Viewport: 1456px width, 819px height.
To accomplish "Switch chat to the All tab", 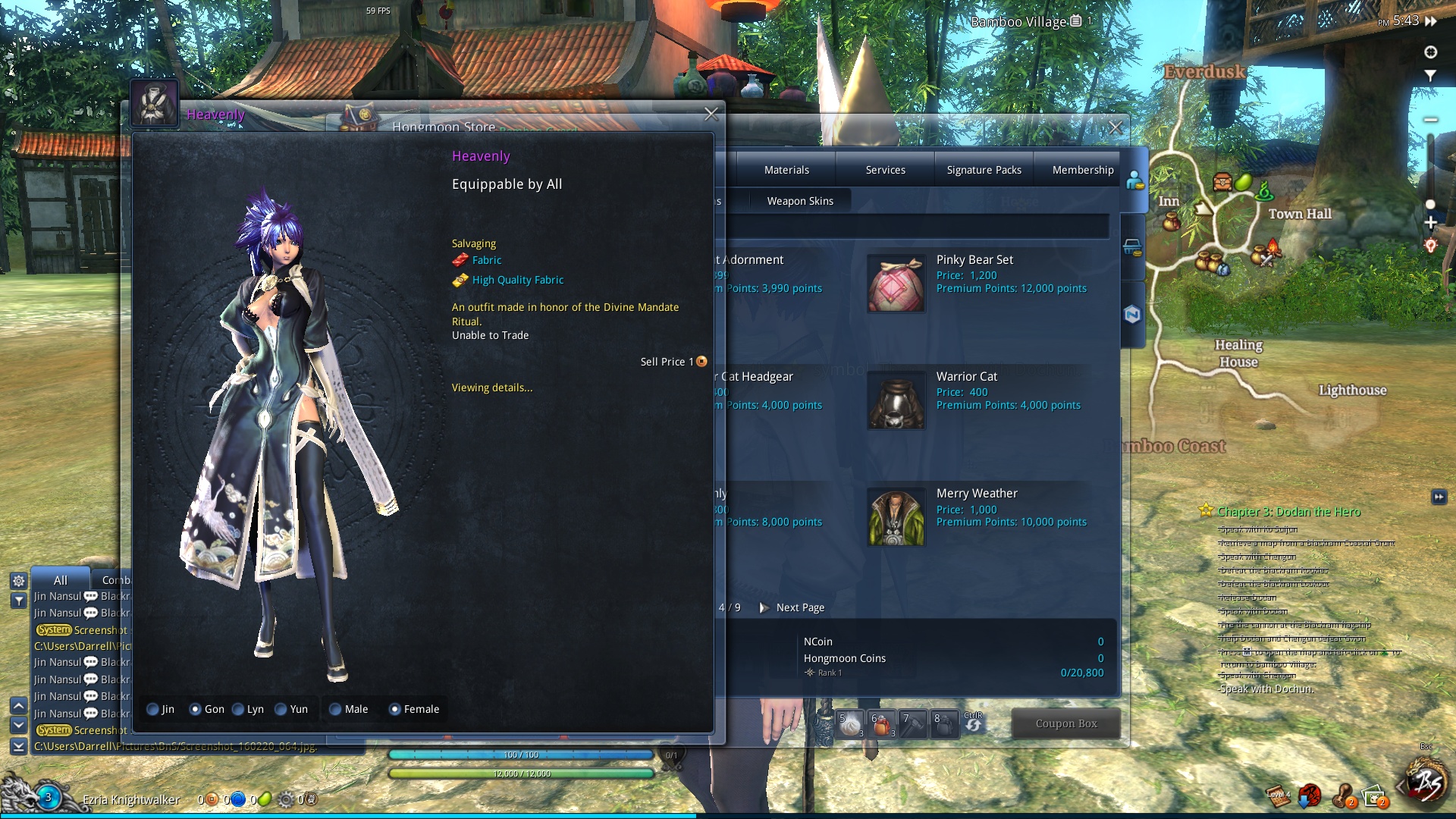I will coord(61,580).
